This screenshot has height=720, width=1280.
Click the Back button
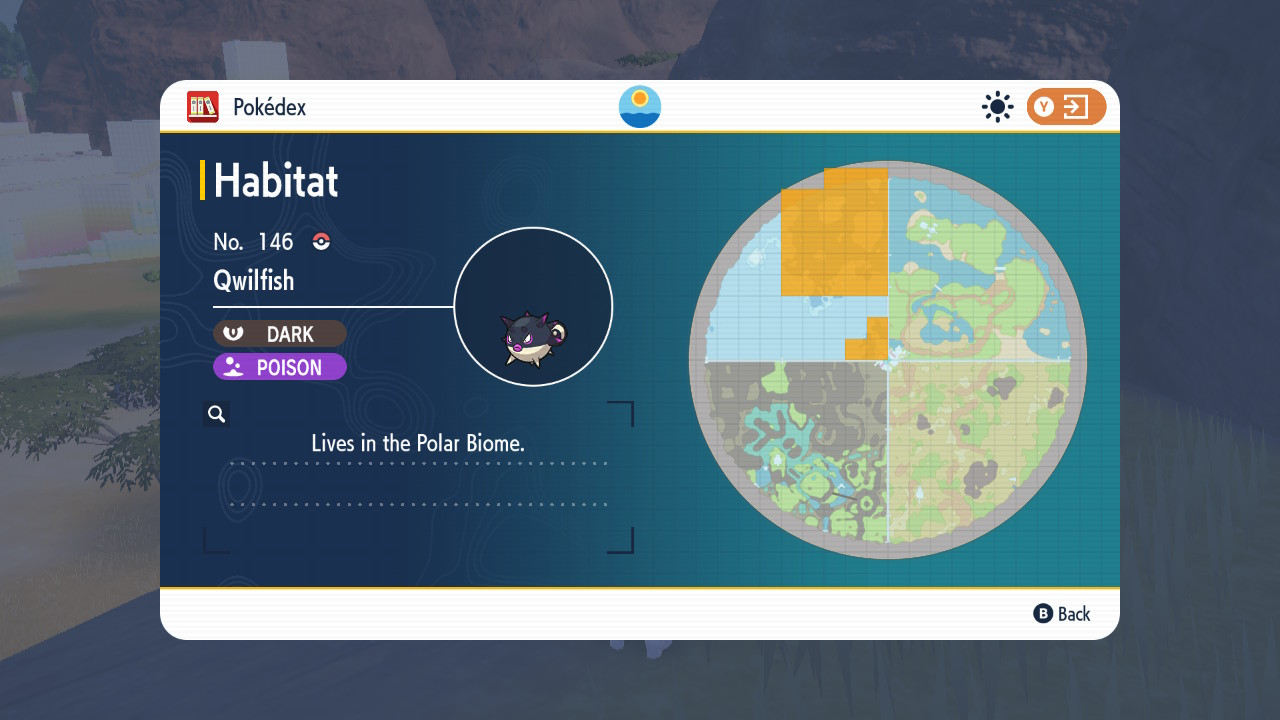click(x=1062, y=614)
